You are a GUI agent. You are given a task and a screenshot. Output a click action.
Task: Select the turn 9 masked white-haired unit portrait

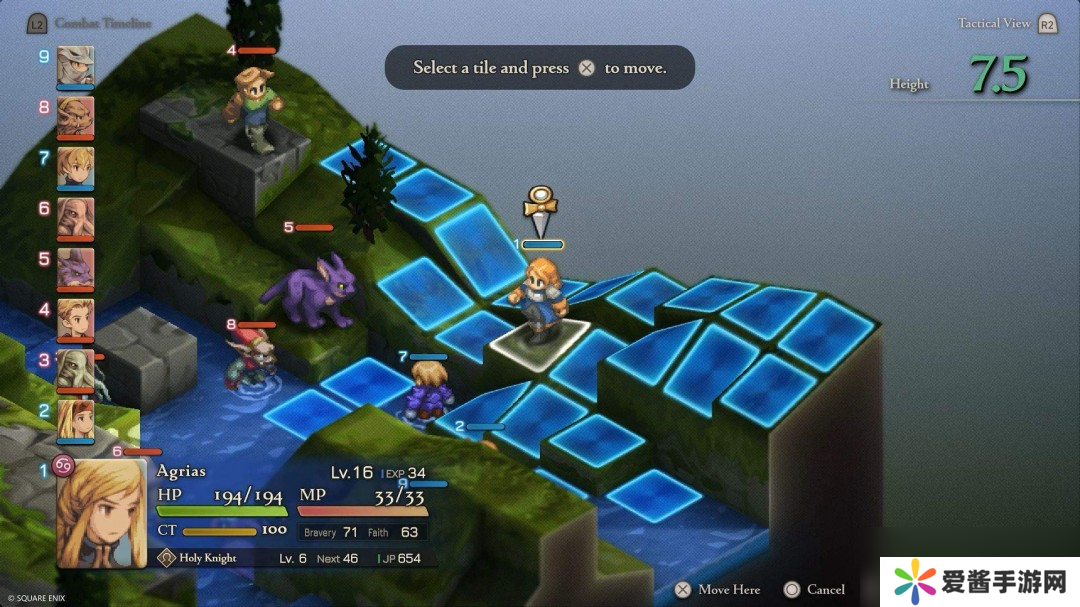click(75, 66)
